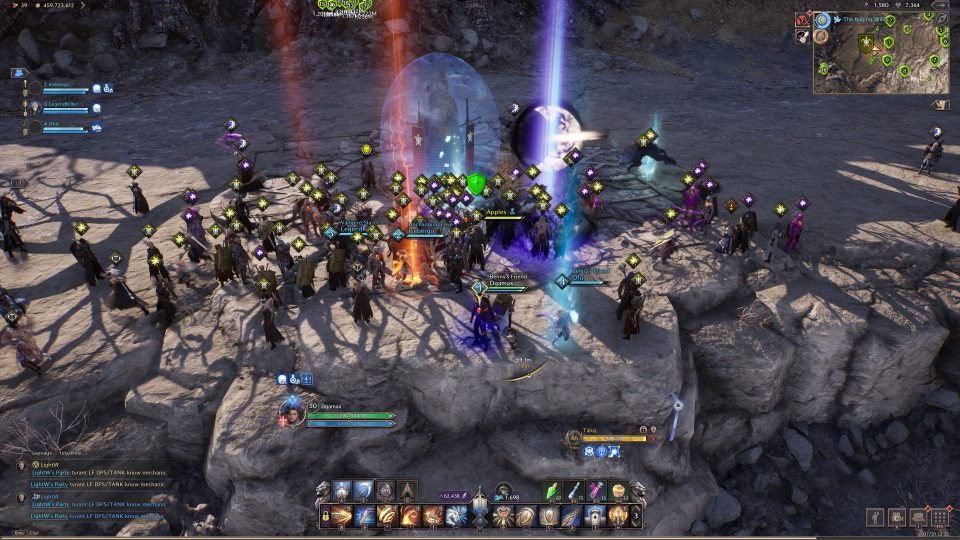This screenshot has width=960, height=540.
Task: Use the pink potion consumable slot
Action: click(597, 492)
